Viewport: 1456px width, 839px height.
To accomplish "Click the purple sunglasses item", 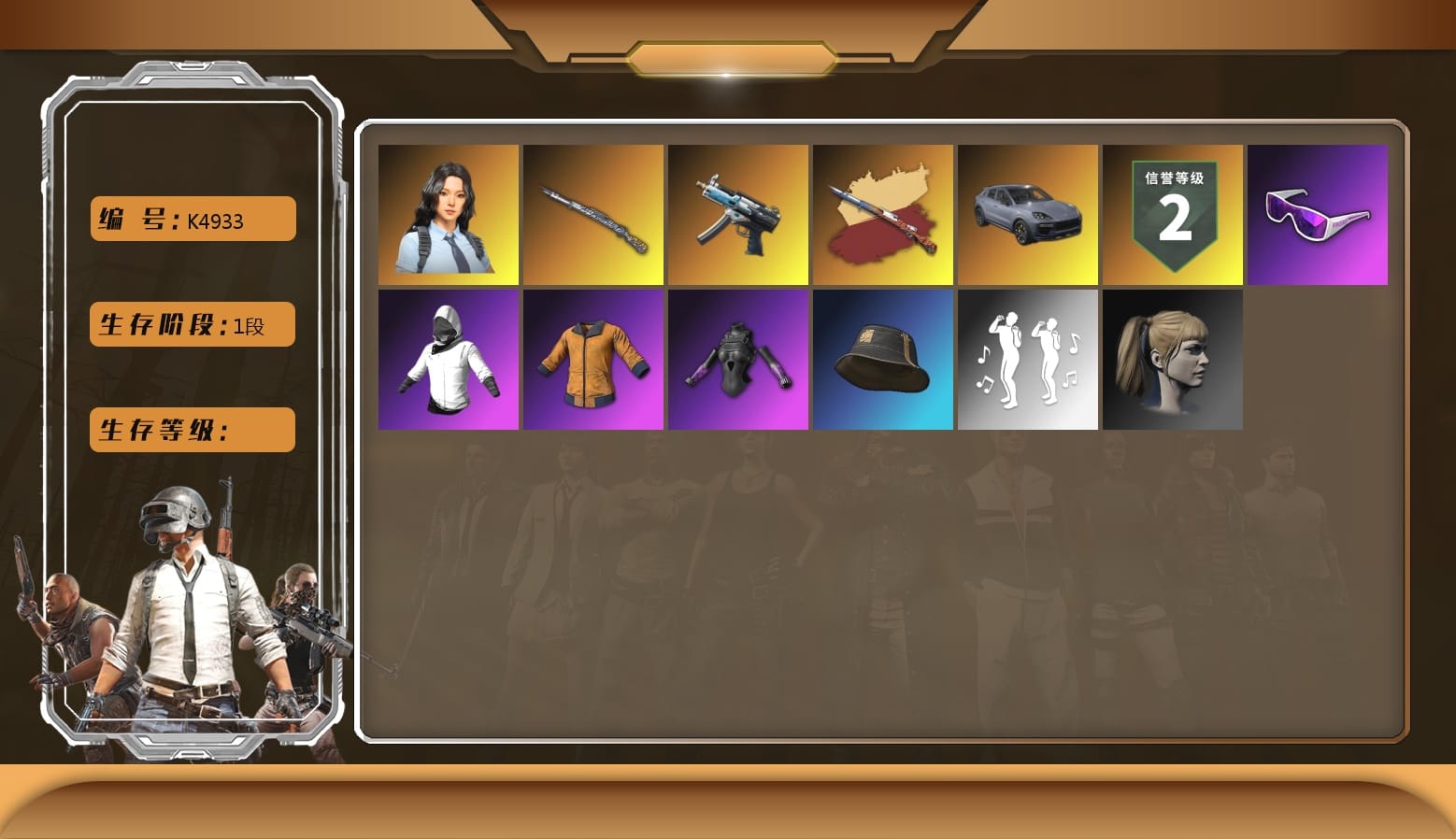I will pos(1318,214).
